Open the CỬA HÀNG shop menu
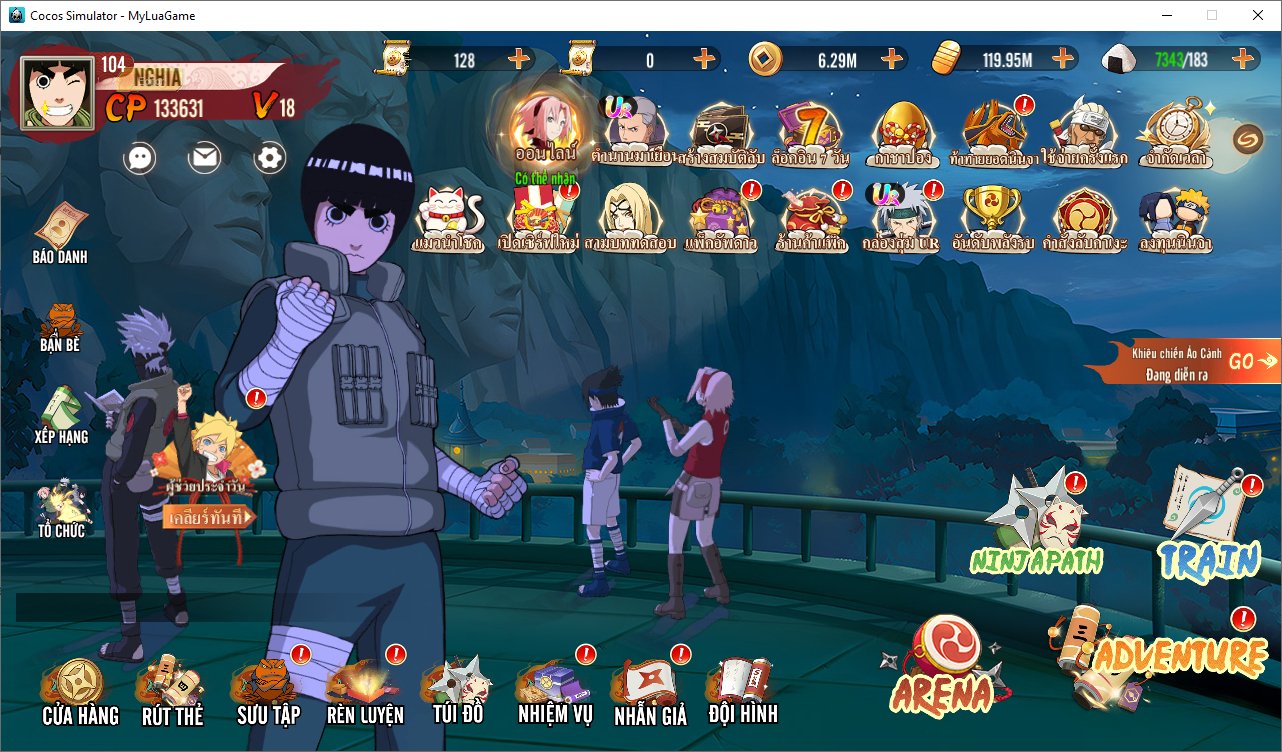Screen dimensions: 1282x752 point(79,692)
